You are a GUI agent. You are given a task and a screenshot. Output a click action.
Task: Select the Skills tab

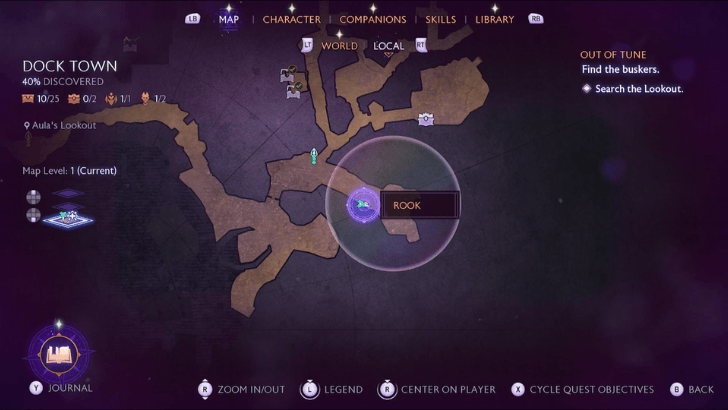(440, 19)
